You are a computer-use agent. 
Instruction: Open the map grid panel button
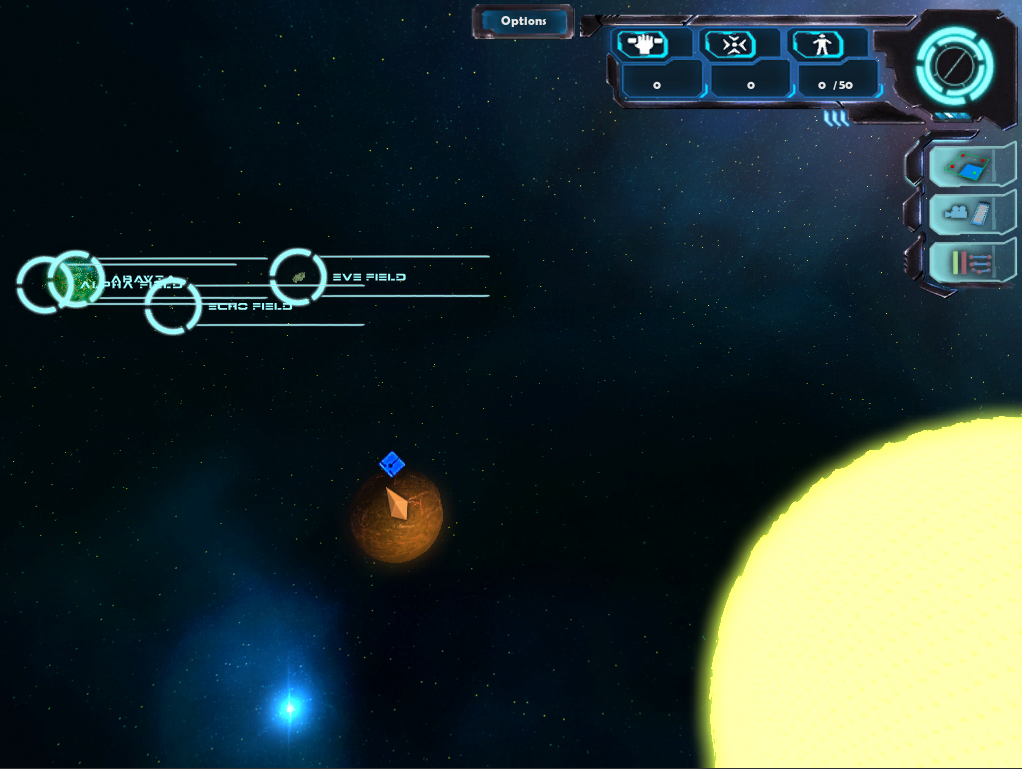coord(967,165)
